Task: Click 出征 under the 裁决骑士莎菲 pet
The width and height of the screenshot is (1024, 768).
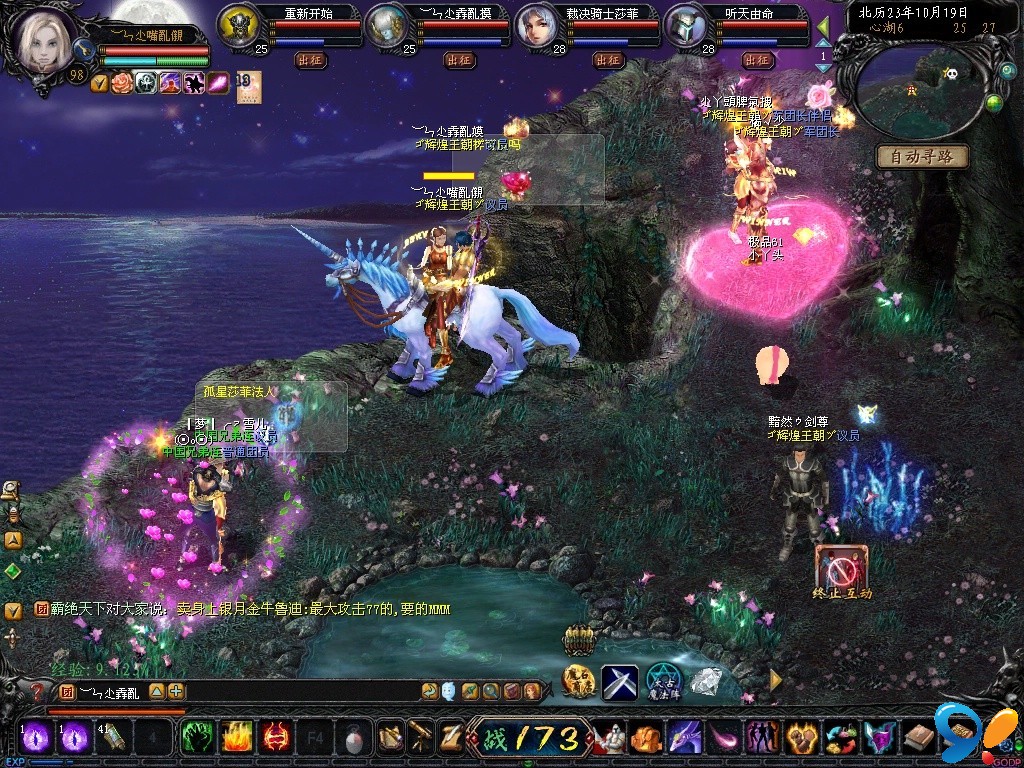Action: [607, 60]
